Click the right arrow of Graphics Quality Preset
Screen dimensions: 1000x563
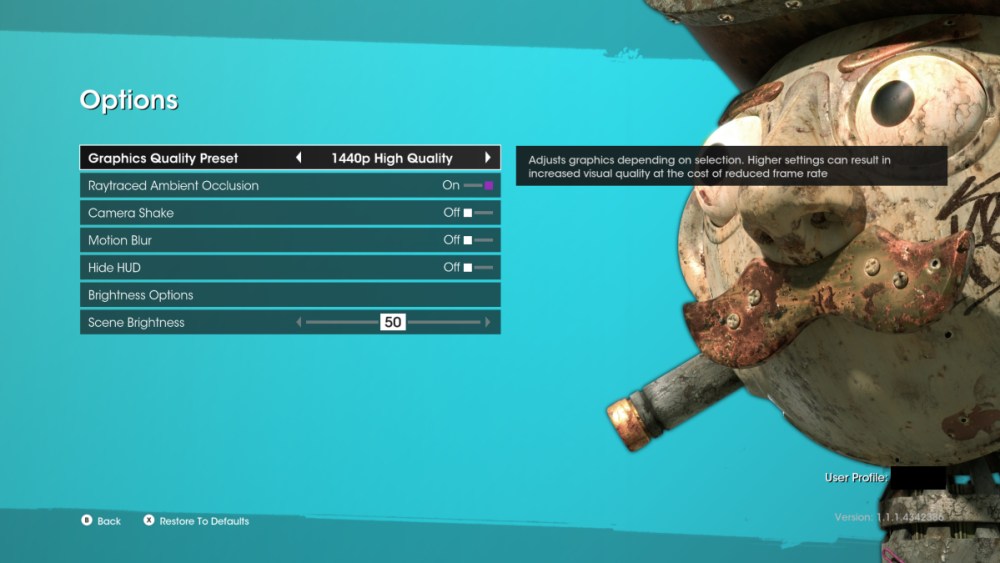(x=488, y=158)
